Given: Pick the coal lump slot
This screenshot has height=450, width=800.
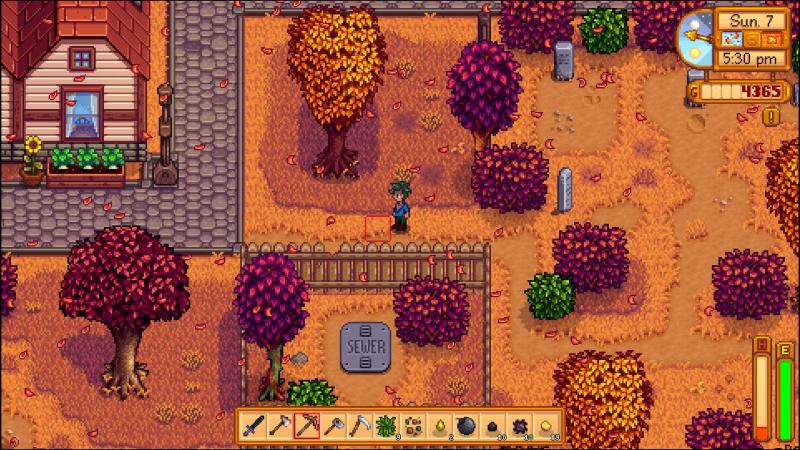Looking at the screenshot, I should tap(492, 425).
